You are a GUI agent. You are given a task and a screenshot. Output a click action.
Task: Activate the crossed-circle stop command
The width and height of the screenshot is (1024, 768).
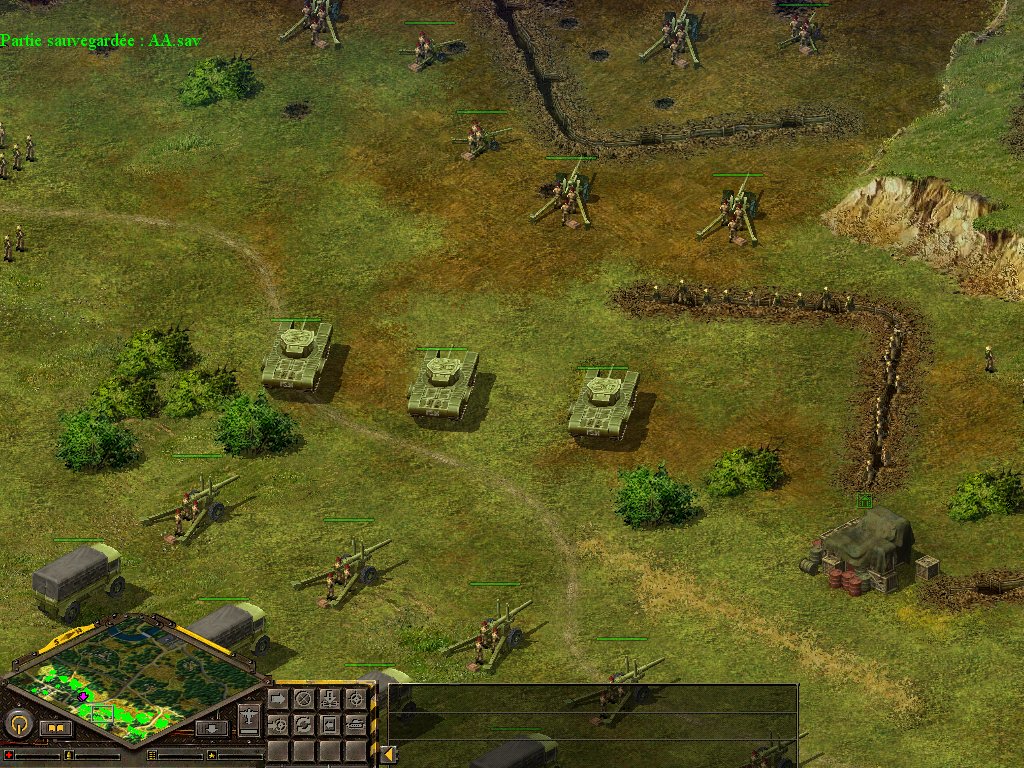coord(303,698)
